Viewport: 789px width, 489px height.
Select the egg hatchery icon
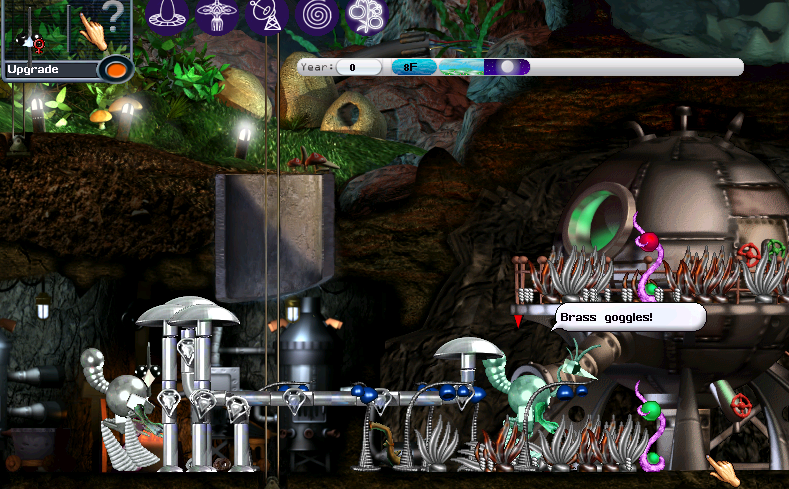point(167,15)
